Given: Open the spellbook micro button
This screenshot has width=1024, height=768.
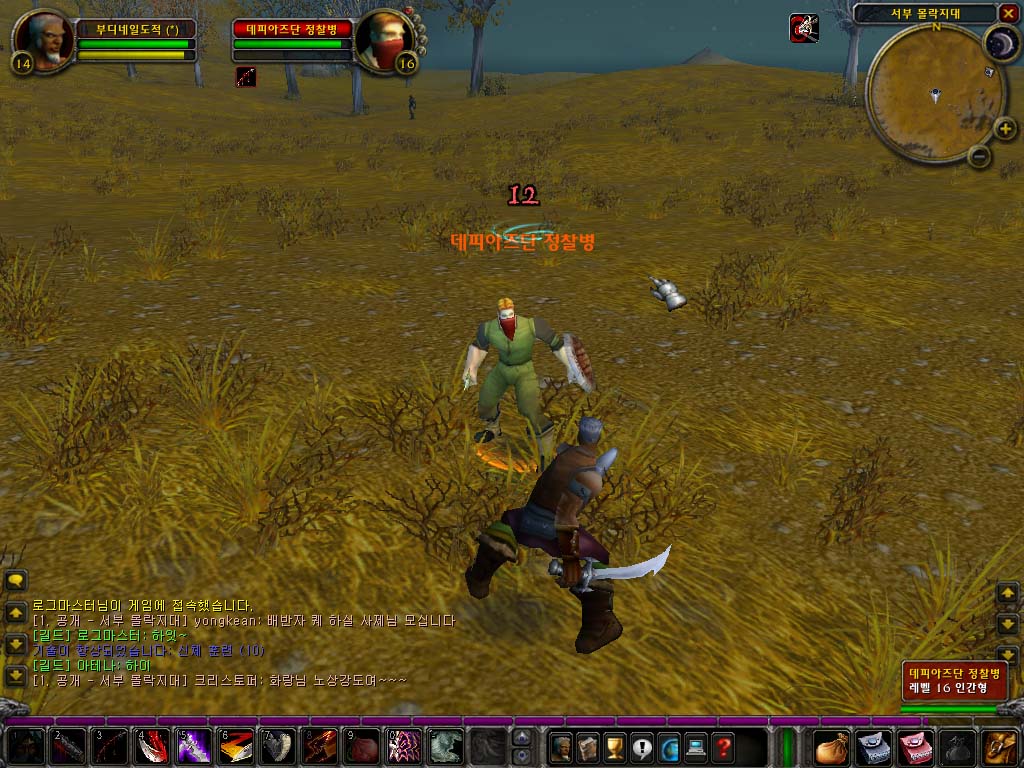Looking at the screenshot, I should click(588, 746).
